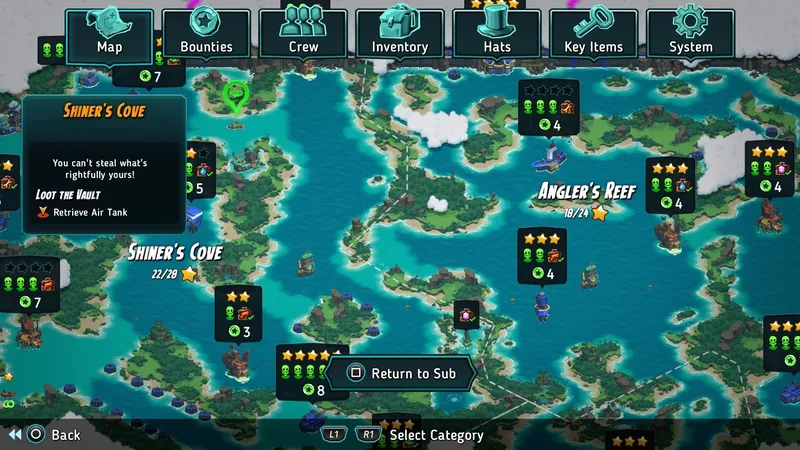
Task: Switch to the Map tab
Action: click(109, 33)
